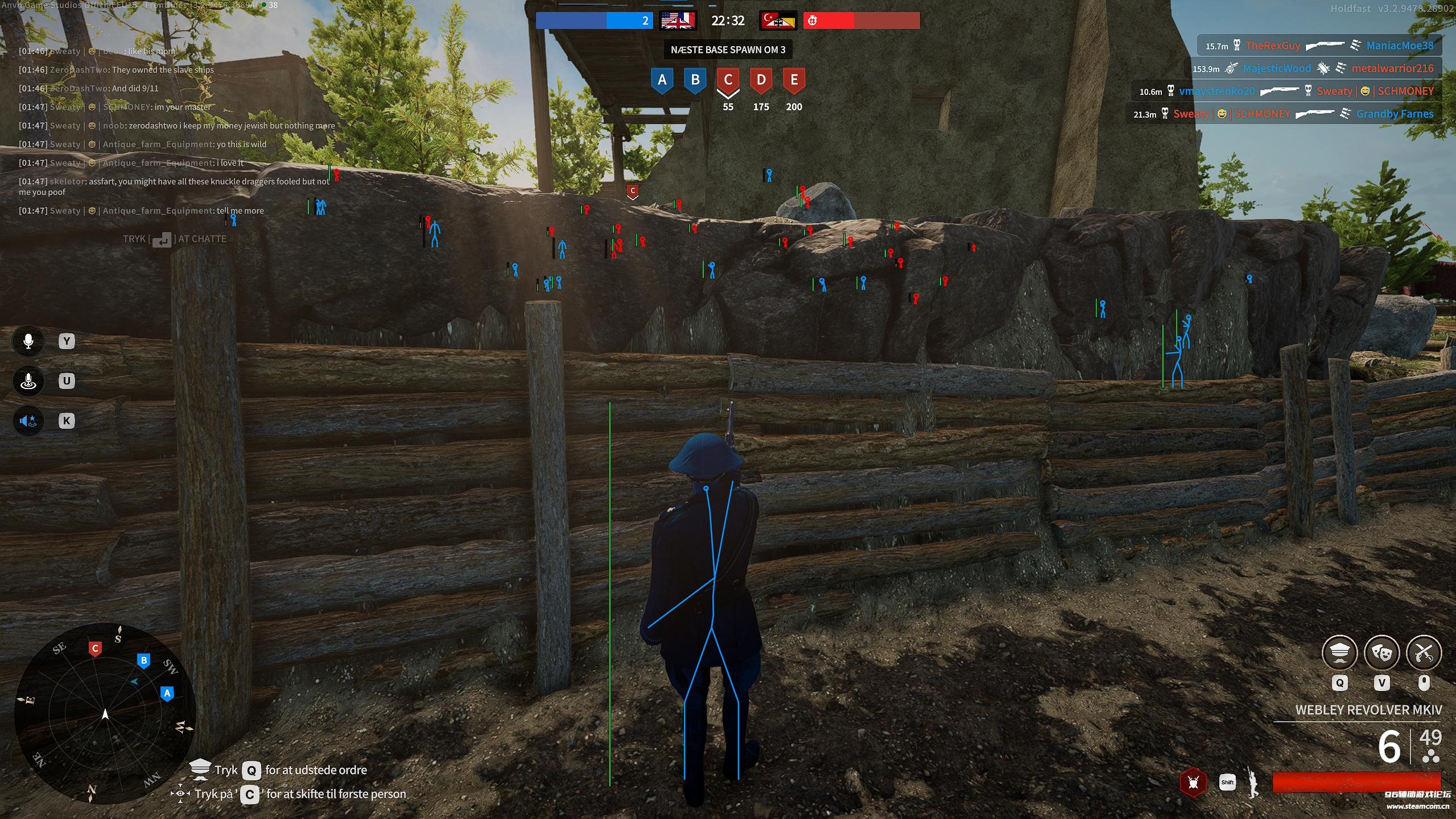Choose the red capture point E flag
This screenshot has height=819, width=1456.
794,80
